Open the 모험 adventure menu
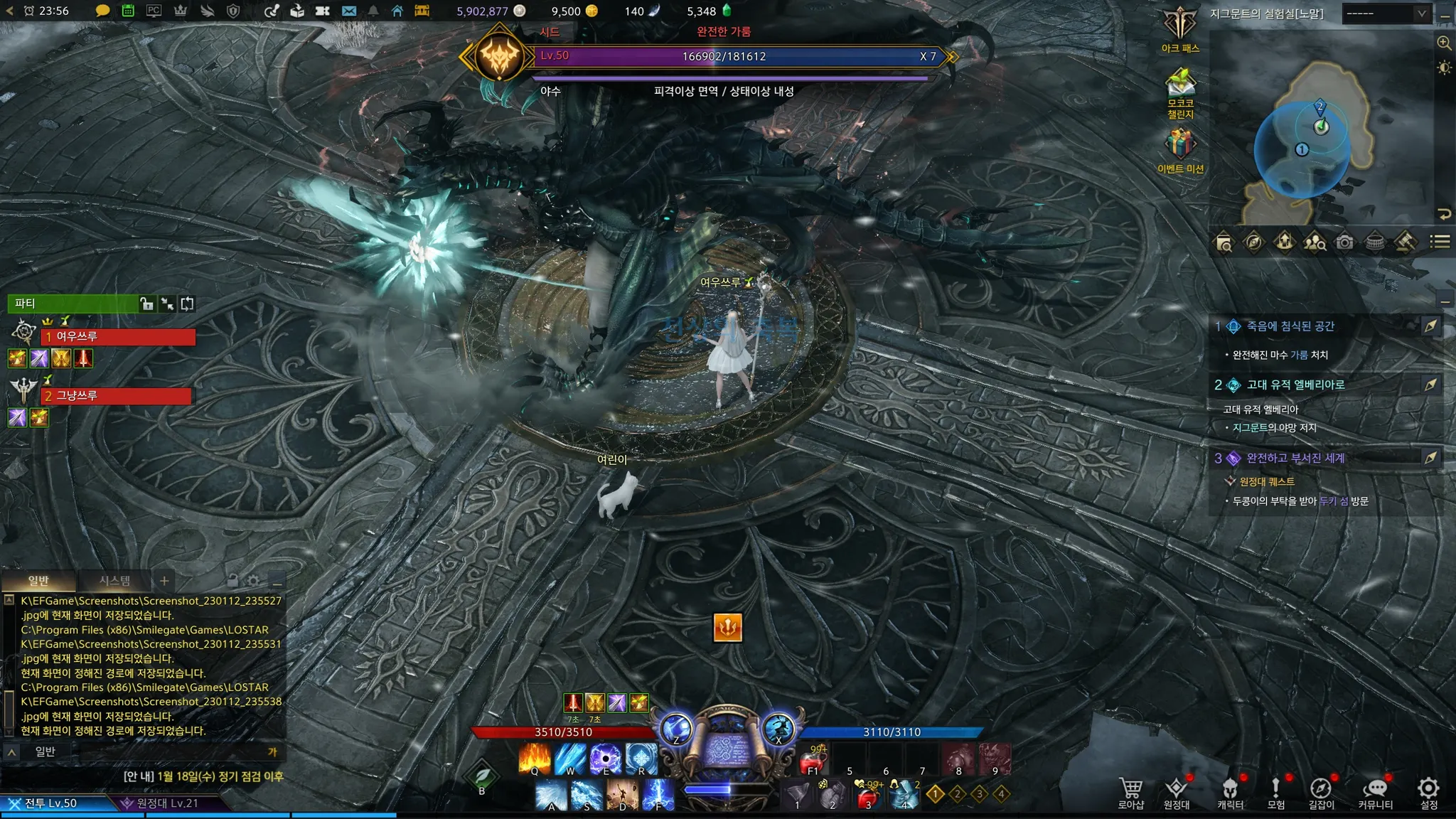 pyautogui.click(x=1275, y=791)
